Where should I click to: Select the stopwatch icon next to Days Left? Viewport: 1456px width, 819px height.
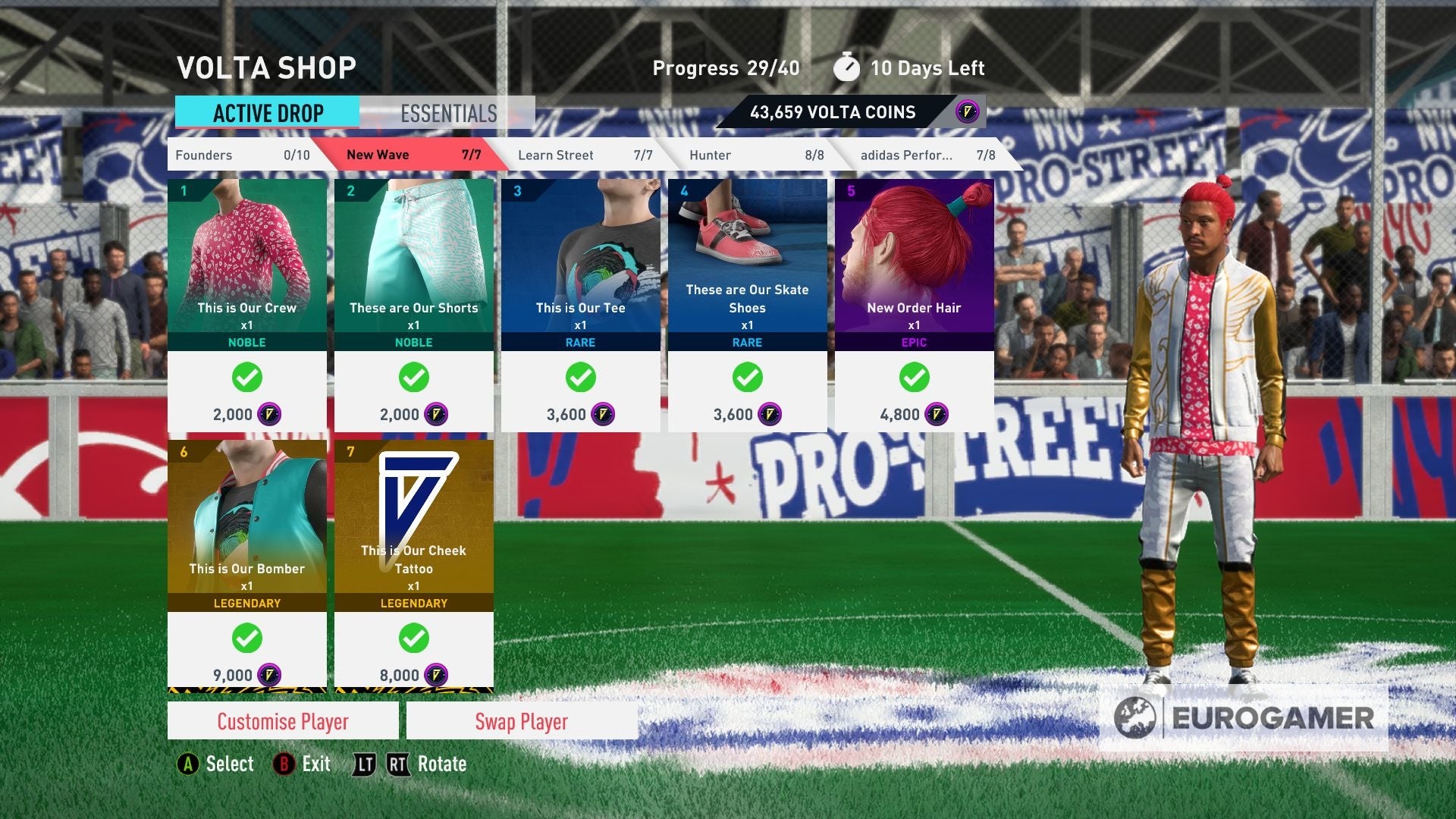pyautogui.click(x=847, y=67)
